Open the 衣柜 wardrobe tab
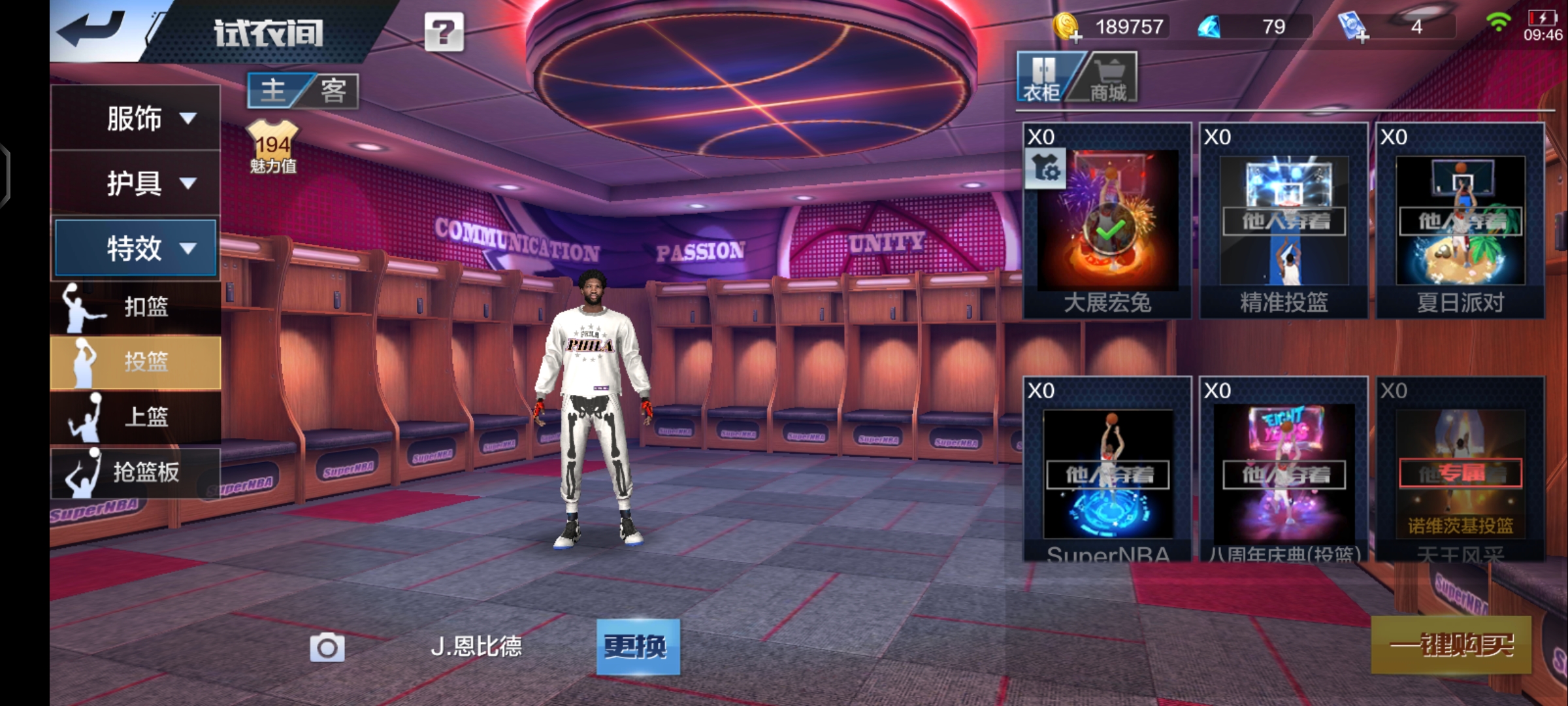 point(1043,78)
